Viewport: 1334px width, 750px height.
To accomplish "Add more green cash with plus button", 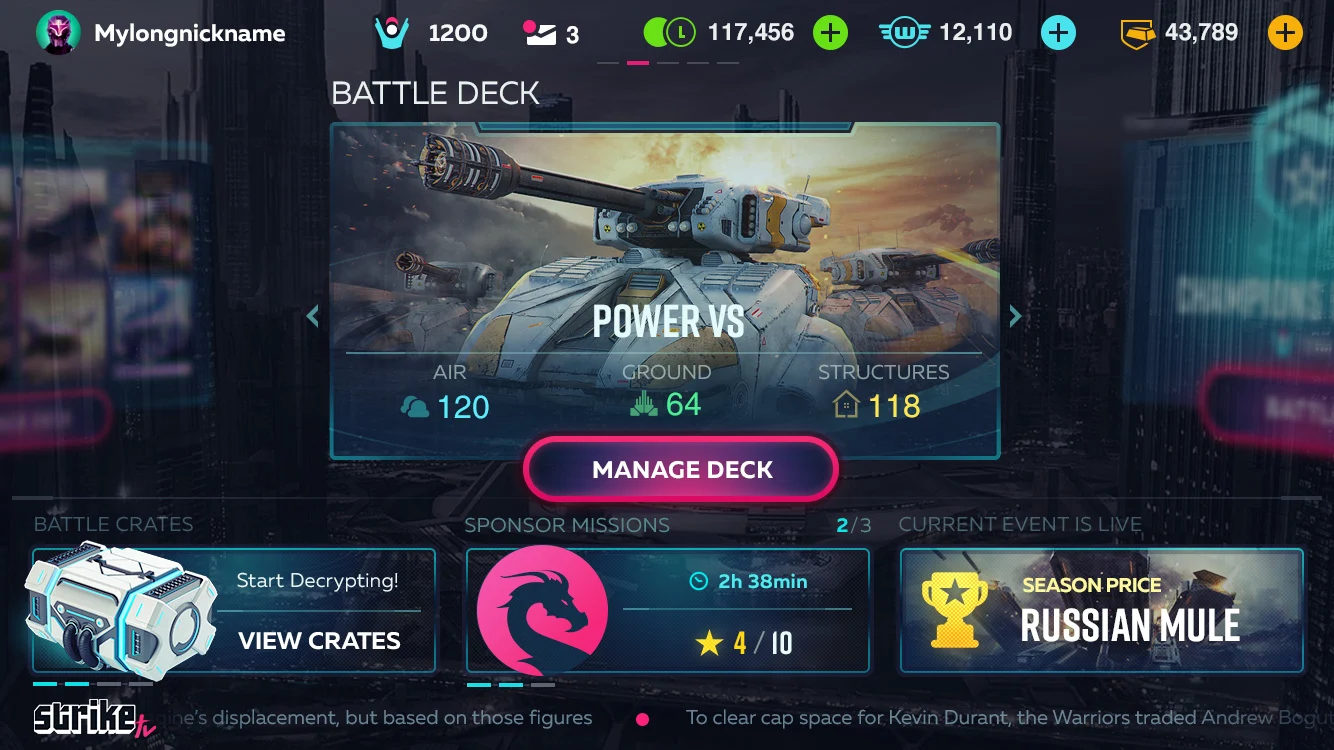I will [829, 33].
